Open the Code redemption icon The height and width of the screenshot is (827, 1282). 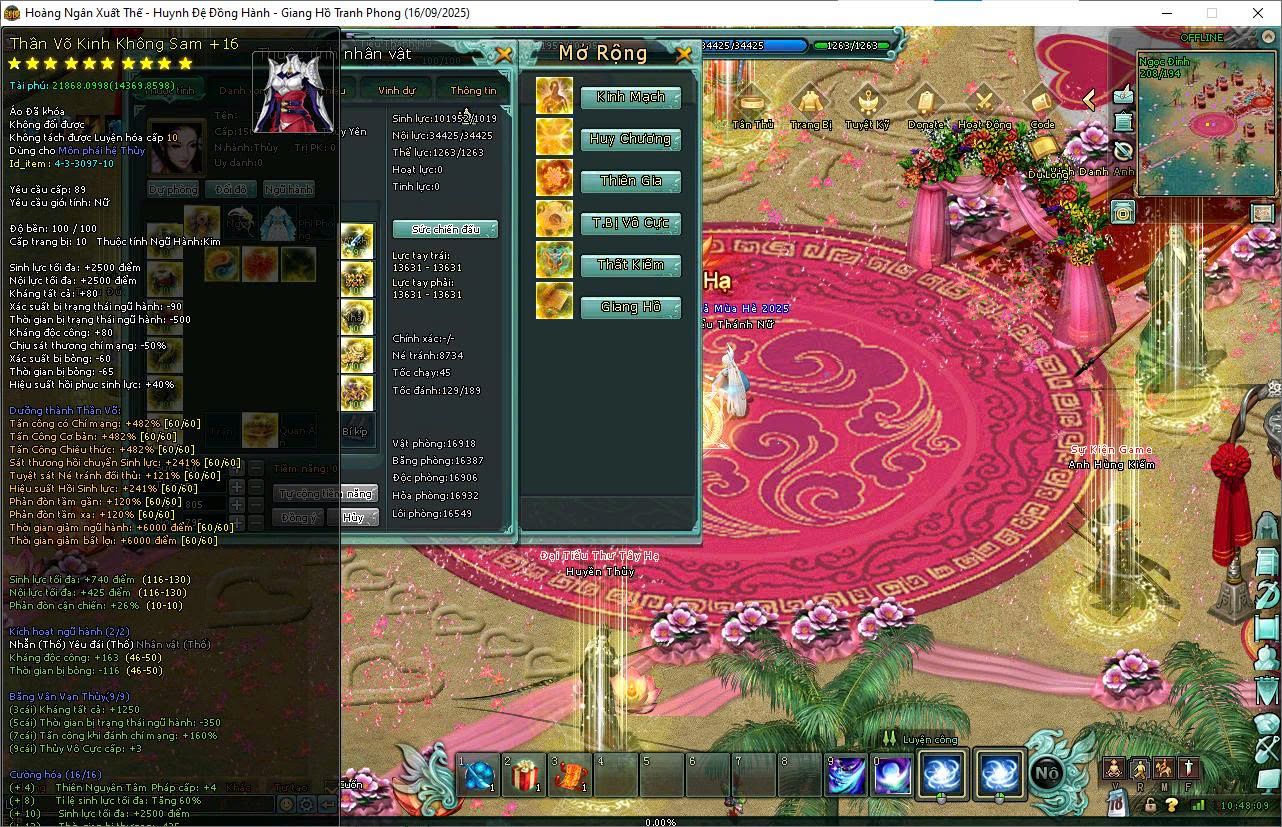click(1042, 104)
